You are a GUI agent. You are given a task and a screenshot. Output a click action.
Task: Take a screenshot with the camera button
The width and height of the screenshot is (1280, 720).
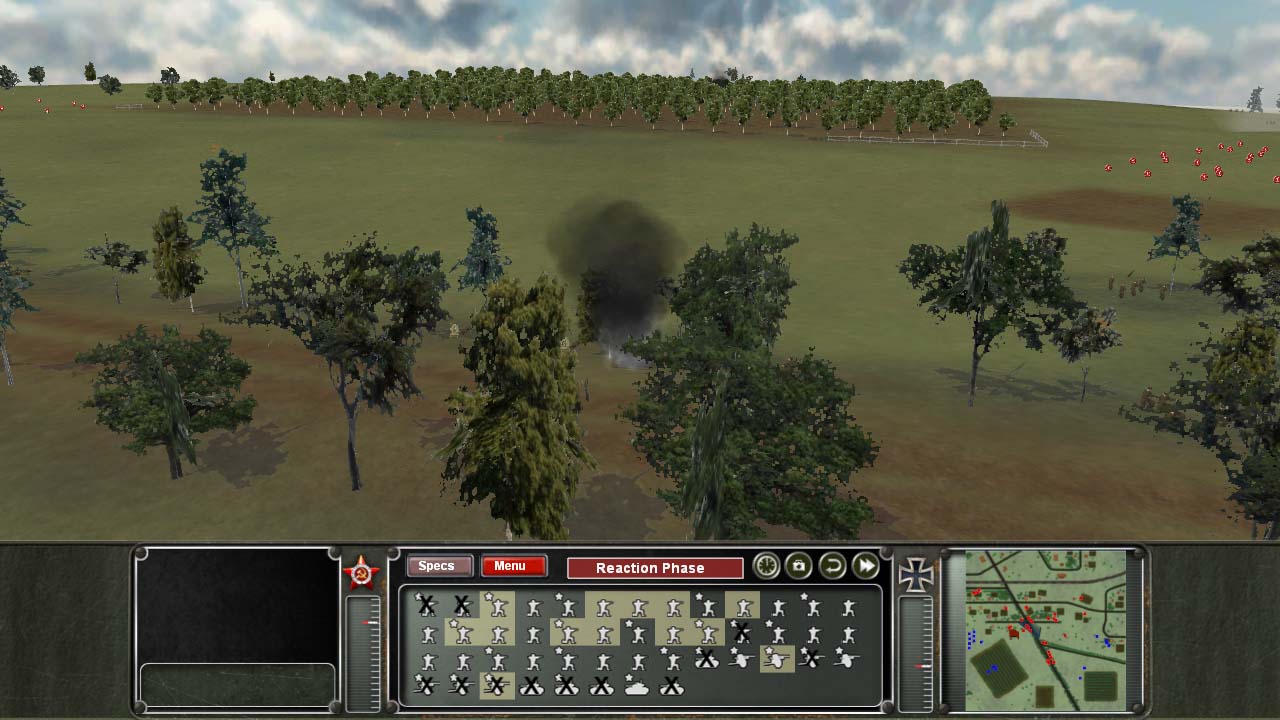[798, 566]
